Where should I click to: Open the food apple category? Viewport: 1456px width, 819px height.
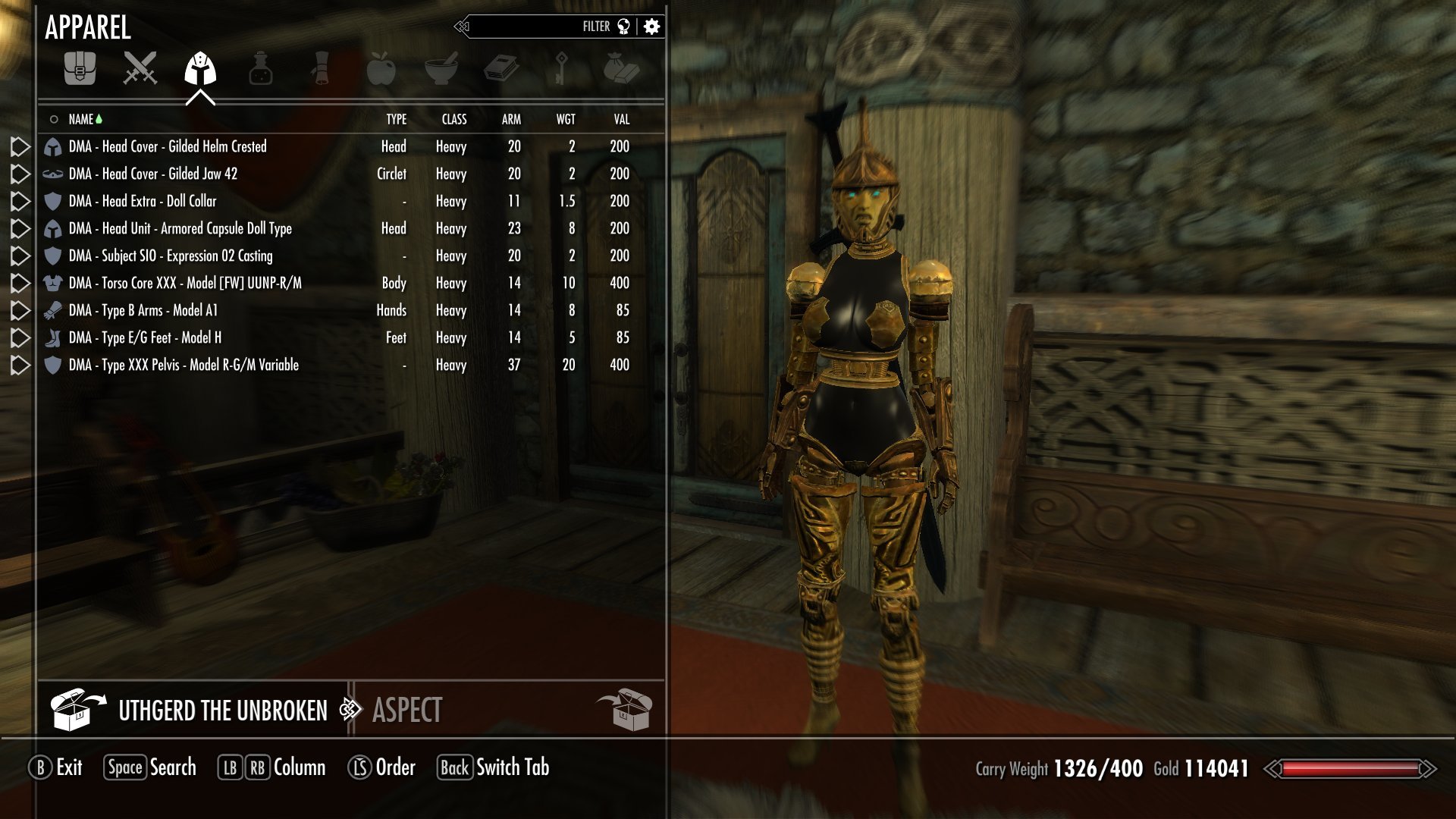tap(381, 68)
